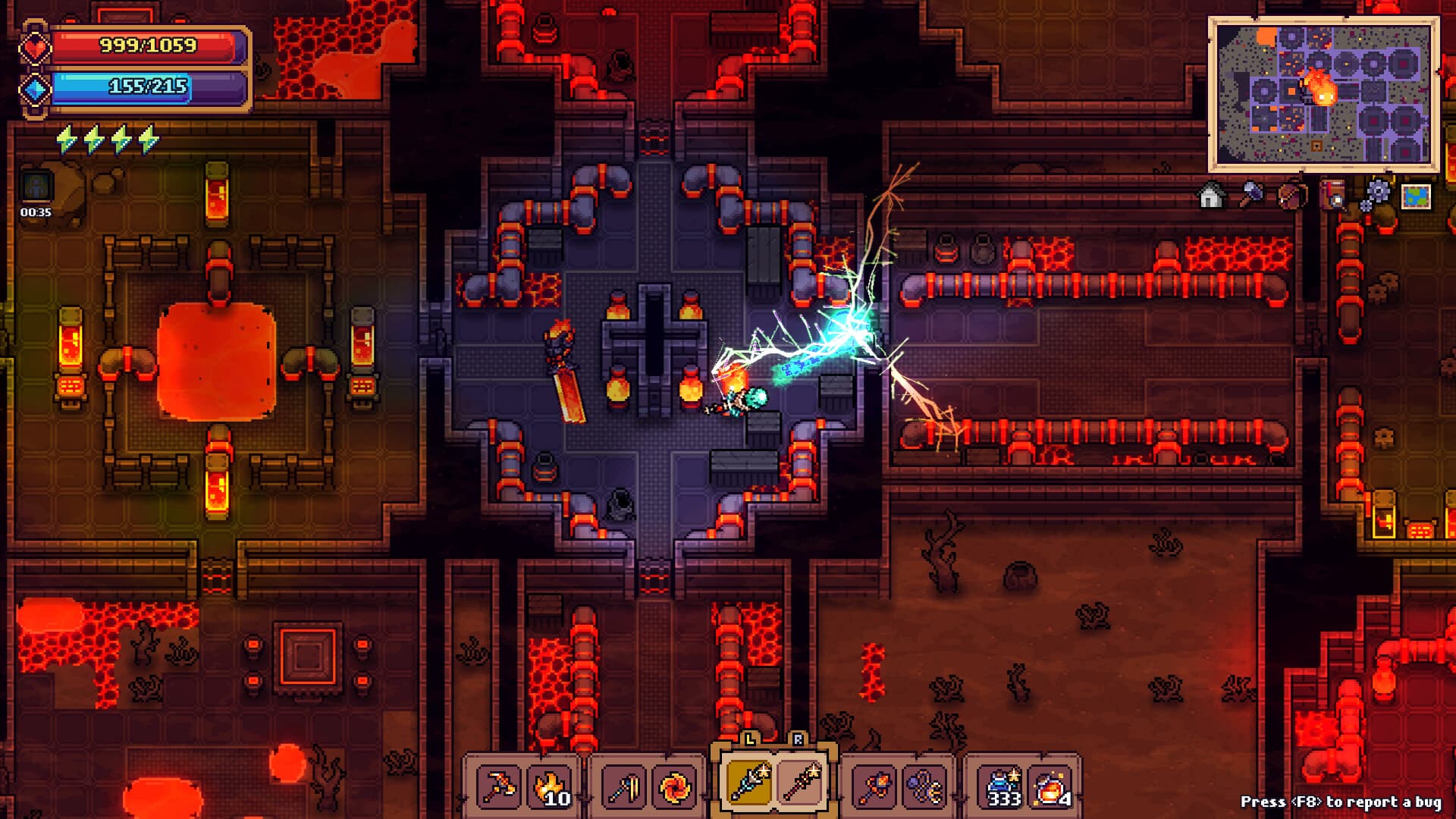Click the house home icon
The width and height of the screenshot is (1456, 819).
[1211, 196]
